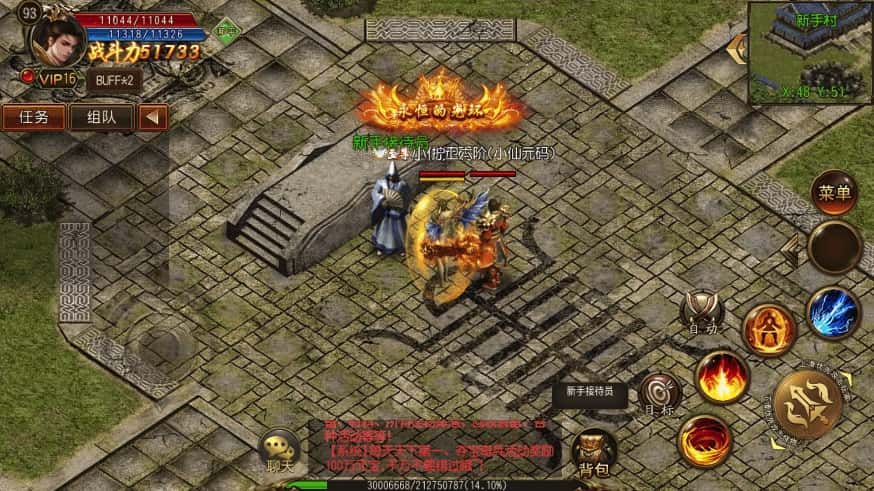Open the 背包 backpack inventory
874x491 pixels.
pyautogui.click(x=593, y=453)
